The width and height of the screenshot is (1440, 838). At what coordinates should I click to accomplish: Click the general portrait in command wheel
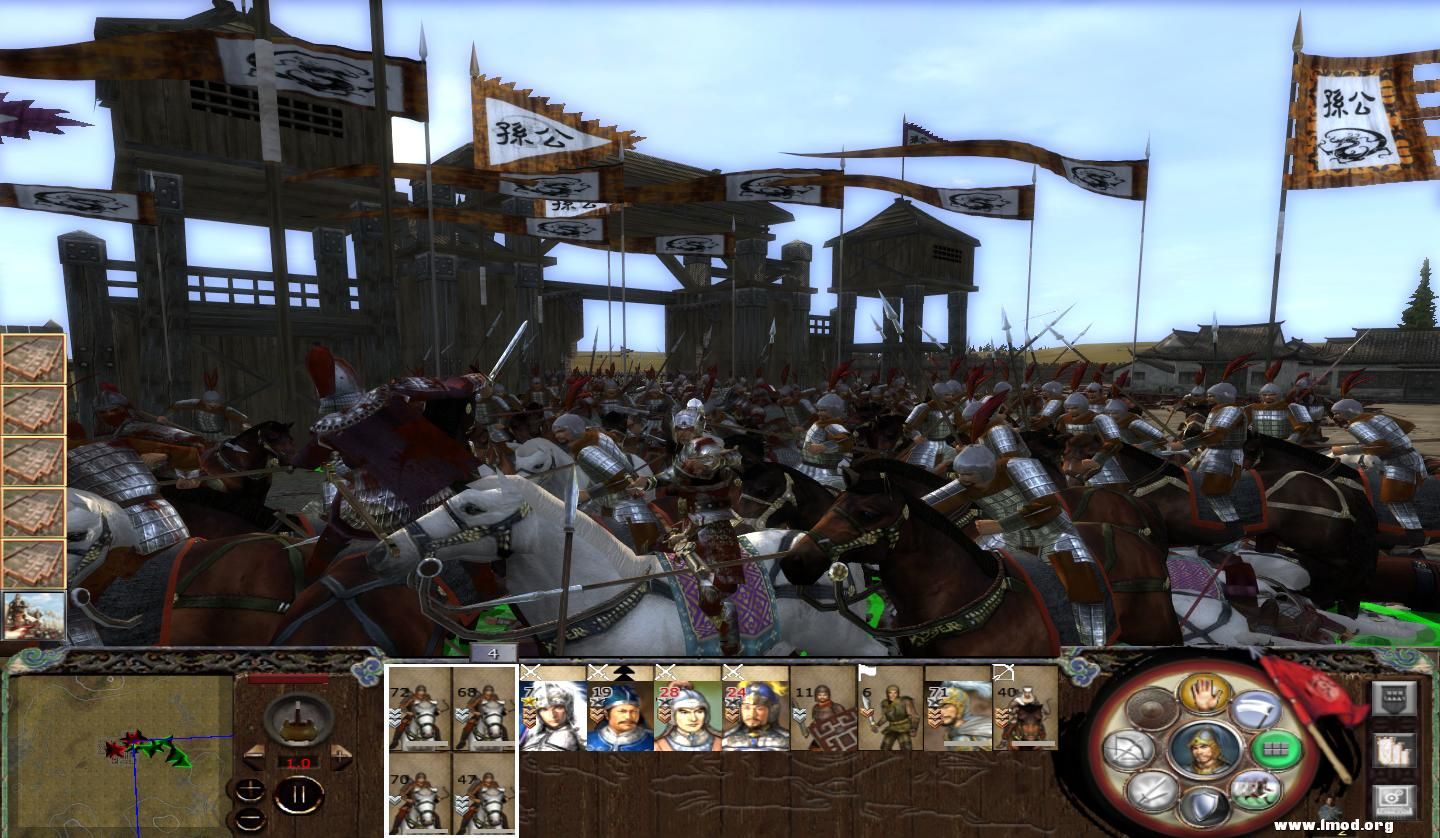click(x=1203, y=750)
